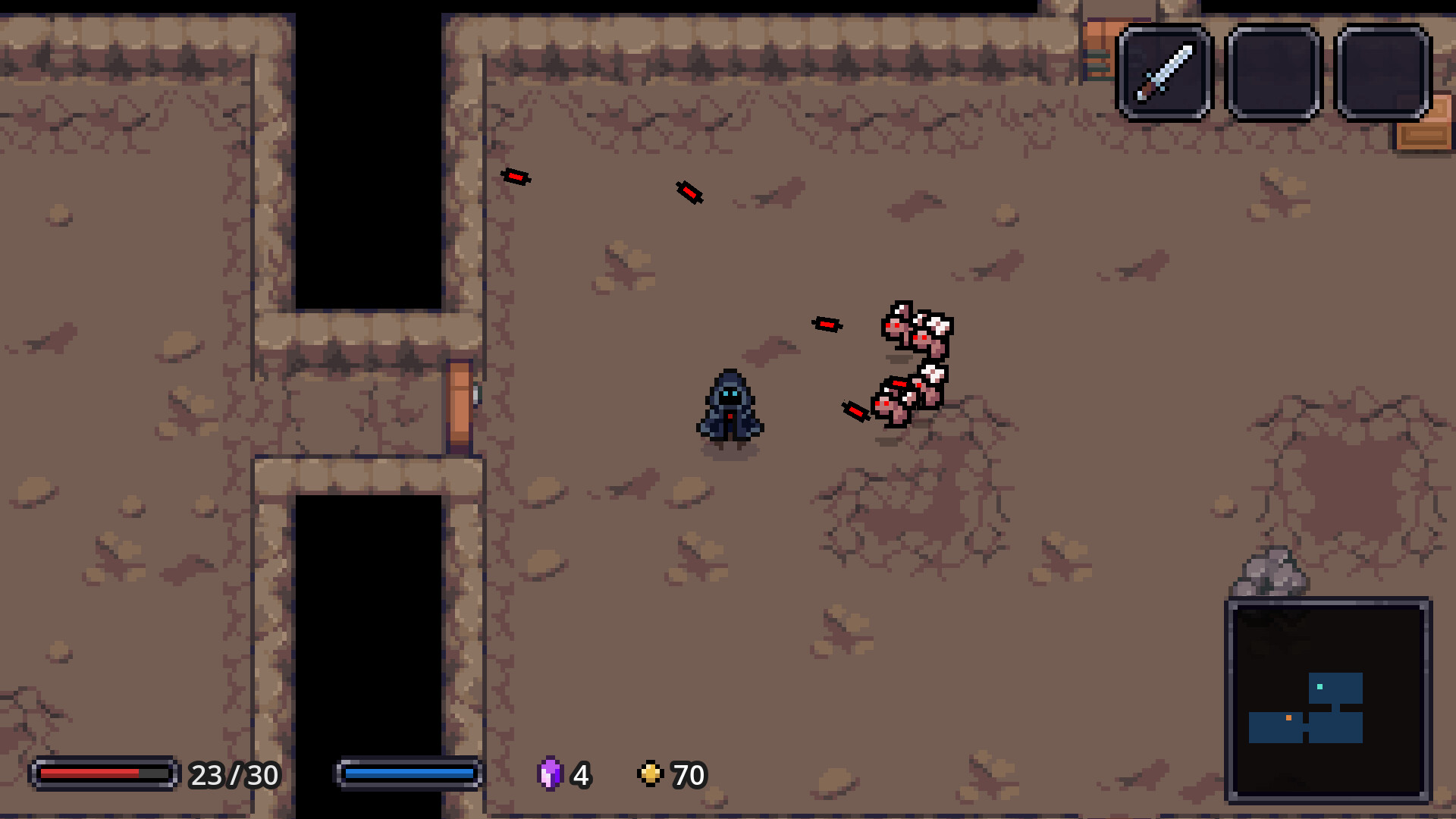Click the red health bar
This screenshot has height=819, width=1456.
(x=91, y=775)
